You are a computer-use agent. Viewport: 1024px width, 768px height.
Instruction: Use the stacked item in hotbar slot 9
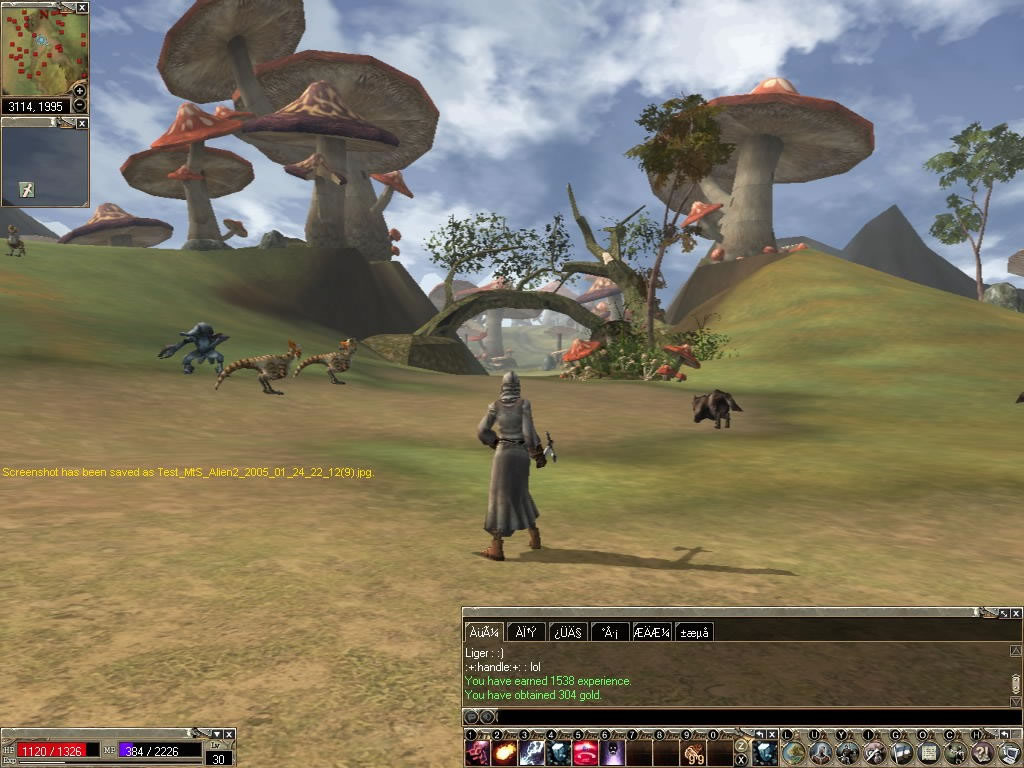[693, 753]
